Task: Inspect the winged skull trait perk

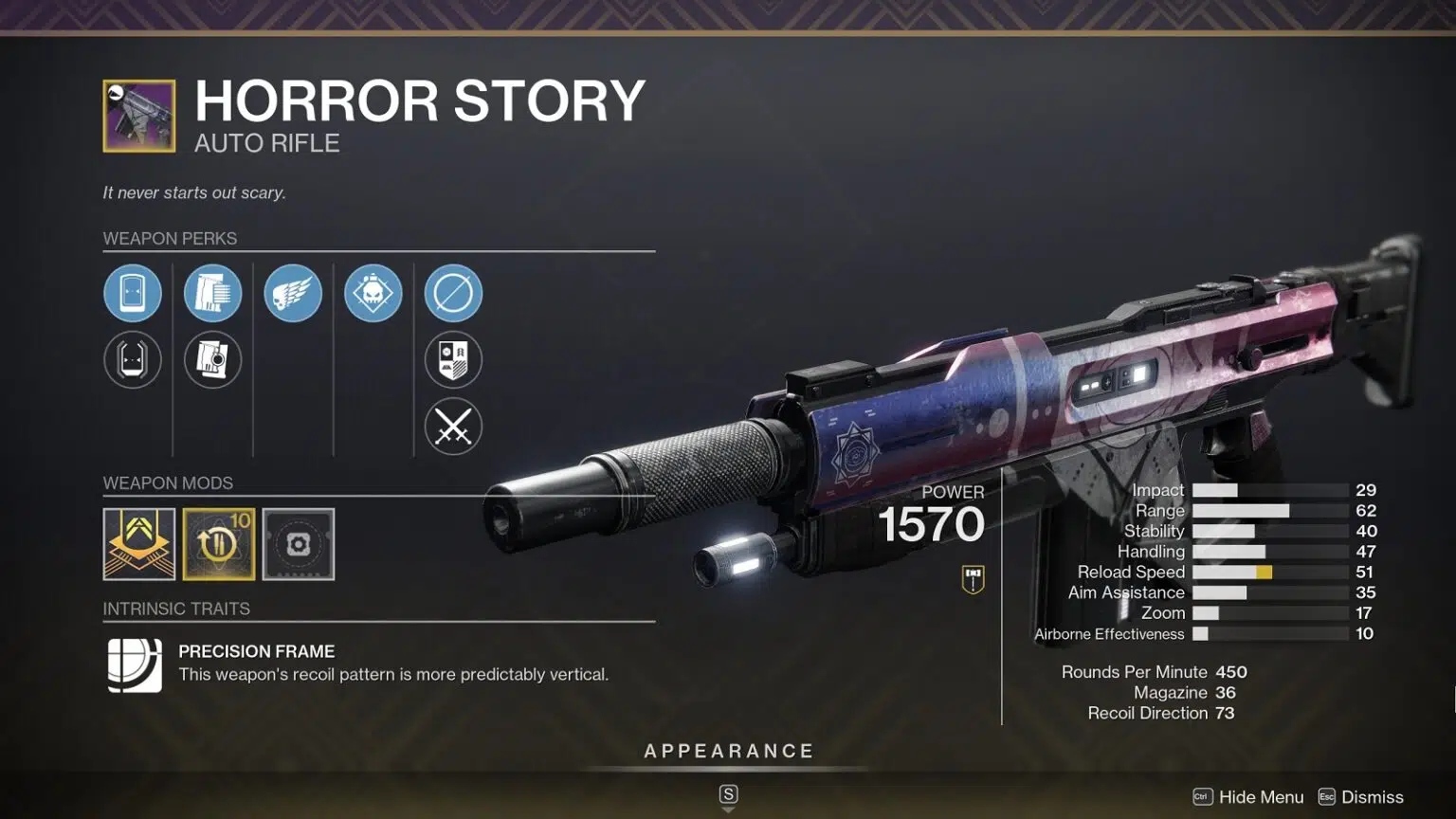Action: tap(293, 293)
